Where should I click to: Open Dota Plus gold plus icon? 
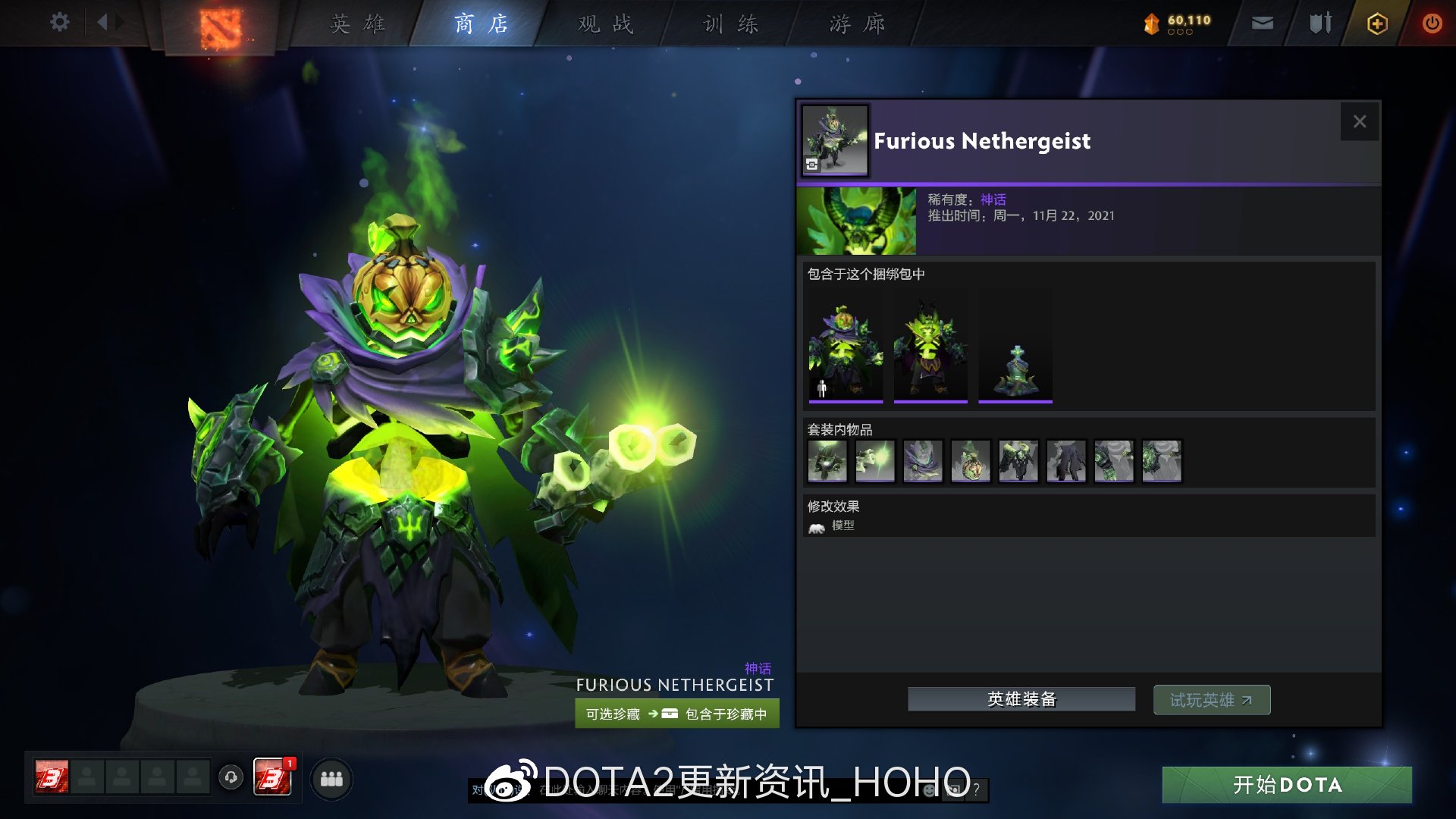1376,24
